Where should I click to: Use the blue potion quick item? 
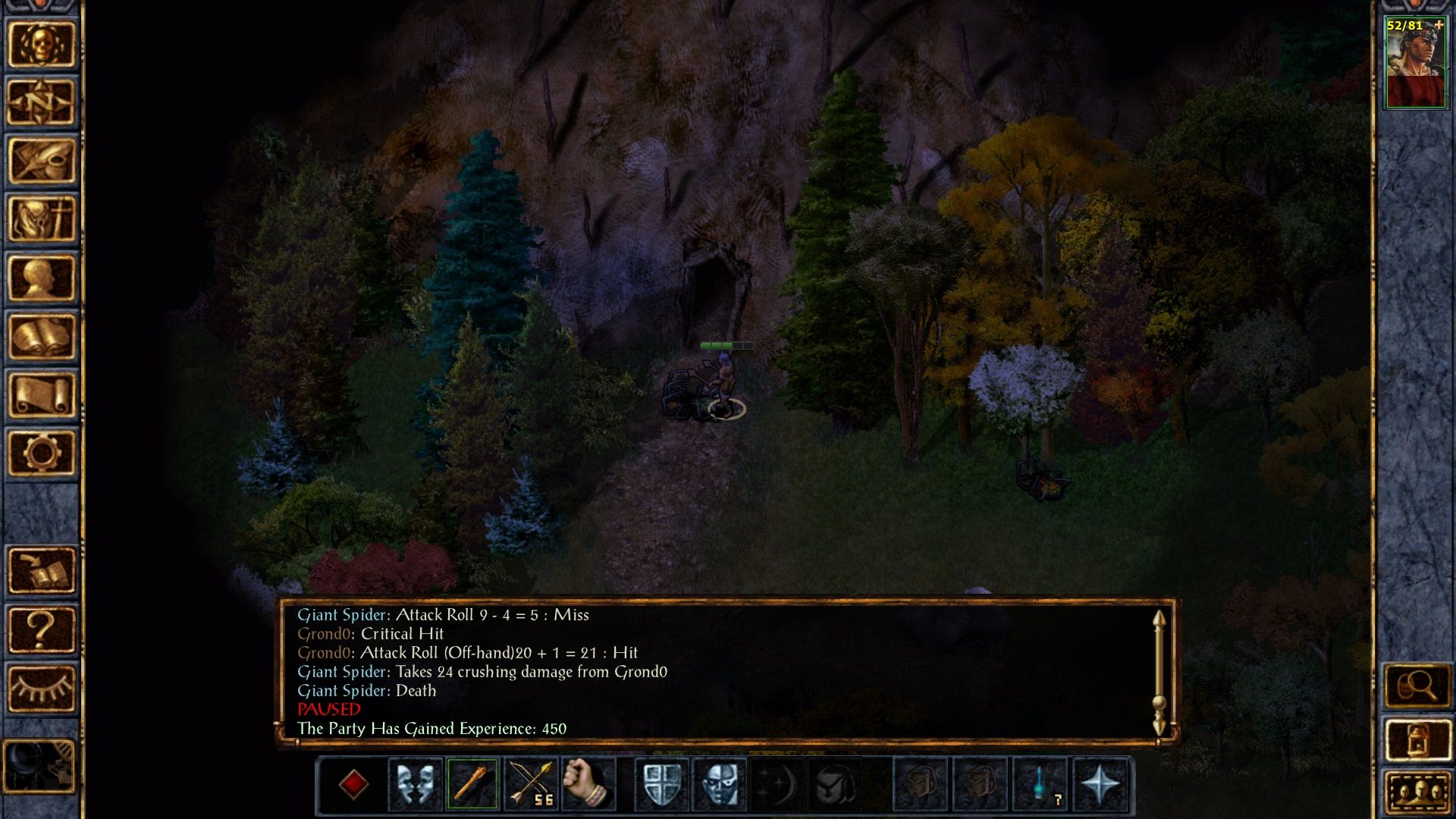[x=1040, y=784]
